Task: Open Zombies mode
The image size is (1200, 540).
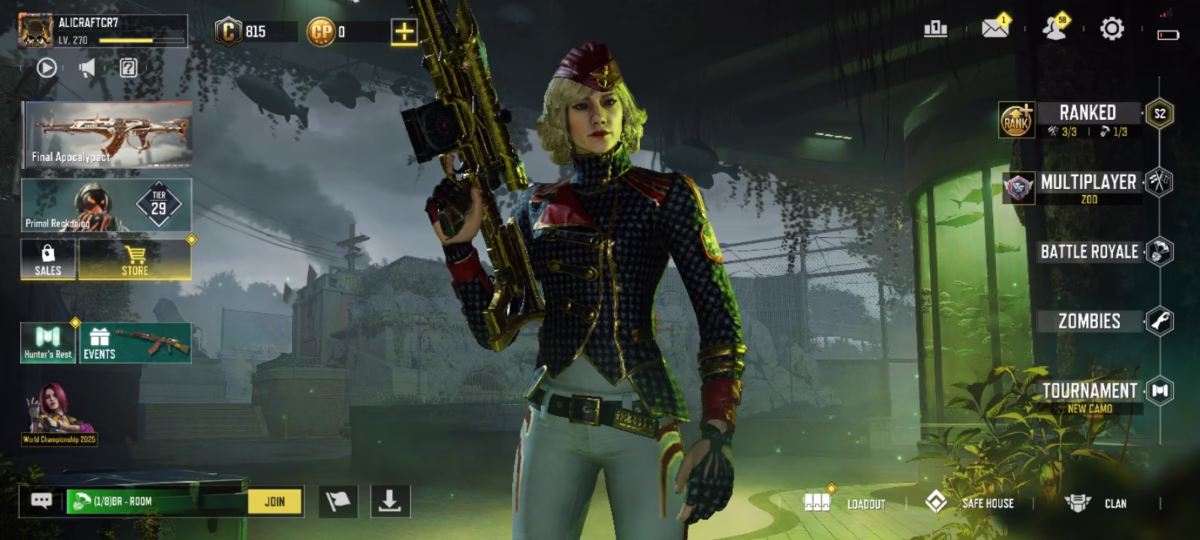Action: click(1089, 321)
